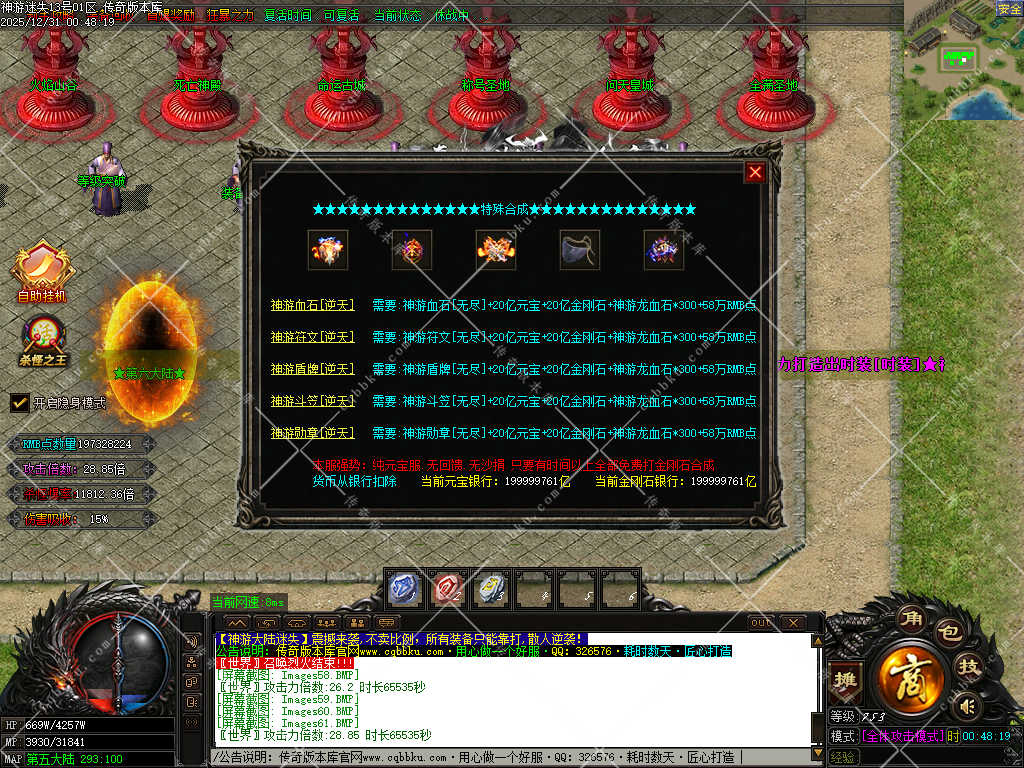The image size is (1024, 768).
Task: Open the 杀怪之王 drum icon
Action: click(x=41, y=338)
